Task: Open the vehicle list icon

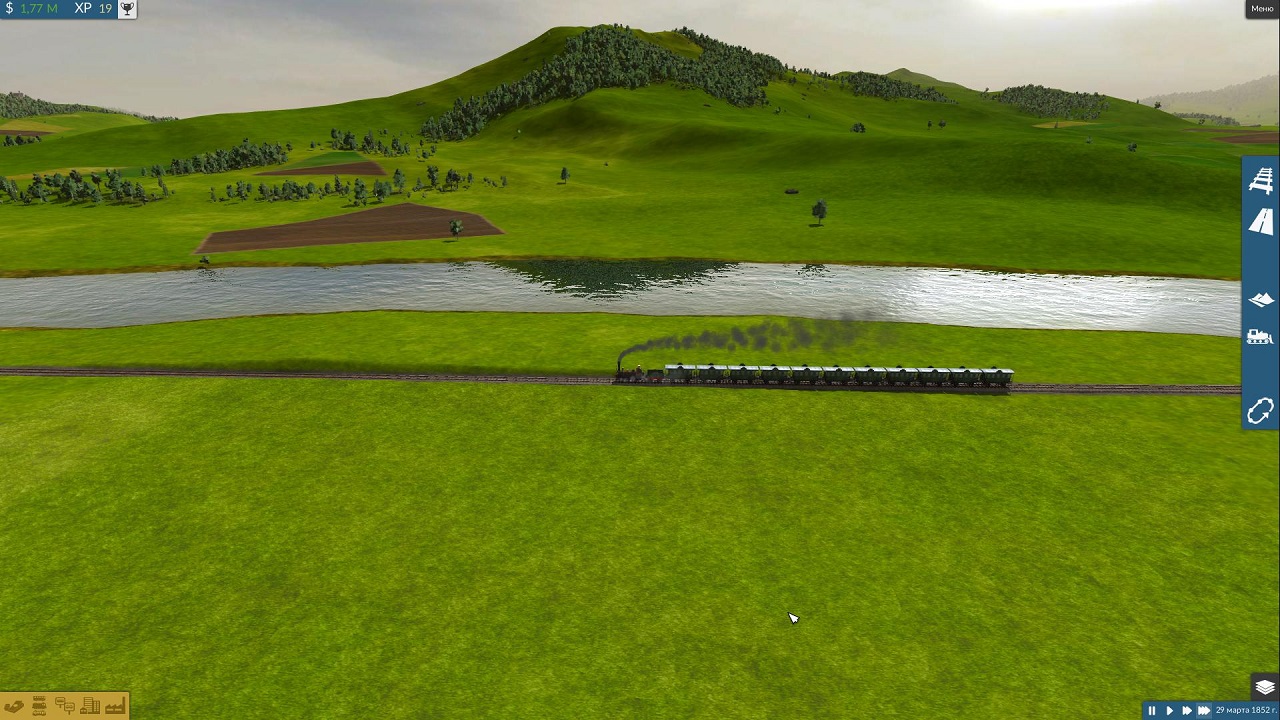Action: [x=39, y=707]
